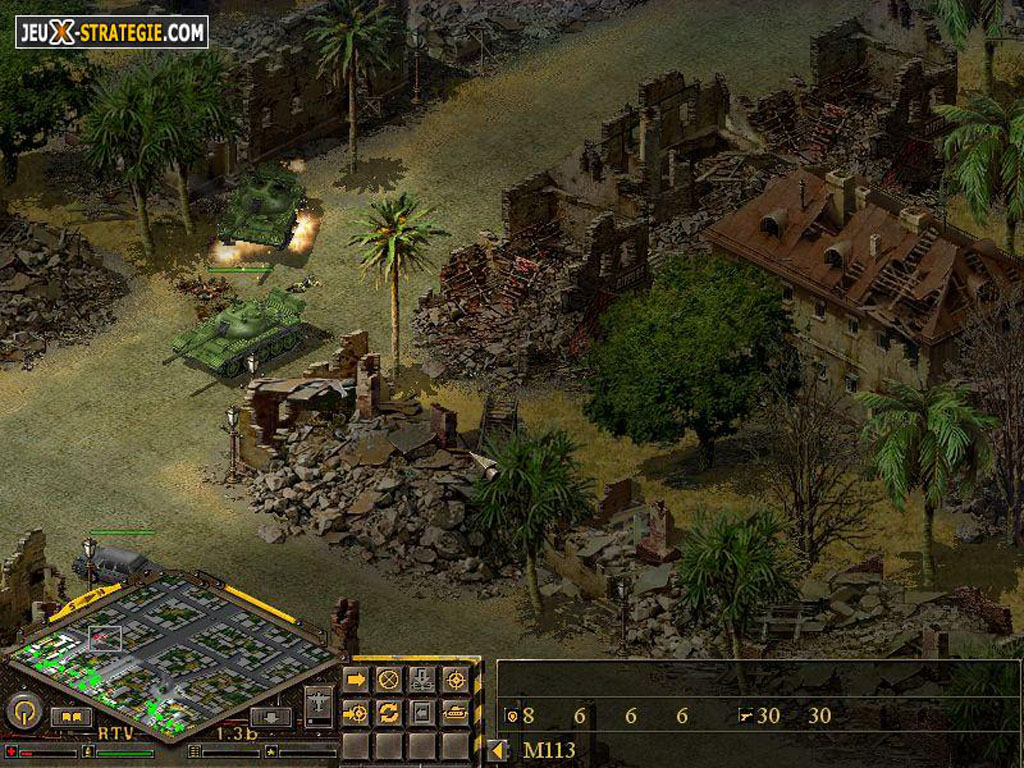Click the circular arrows rotate command
The image size is (1024, 768).
tap(389, 713)
